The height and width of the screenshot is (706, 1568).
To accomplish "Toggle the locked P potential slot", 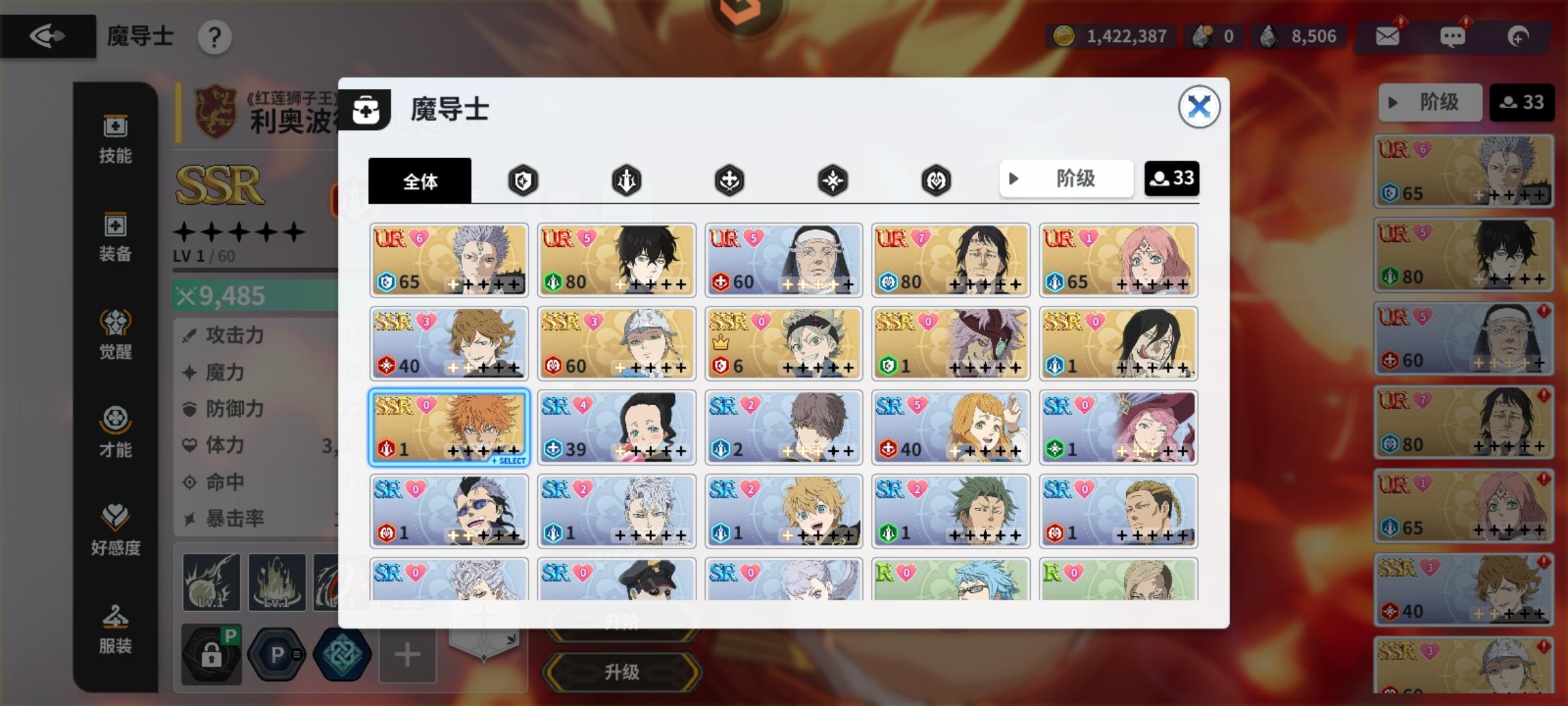I will [212, 654].
